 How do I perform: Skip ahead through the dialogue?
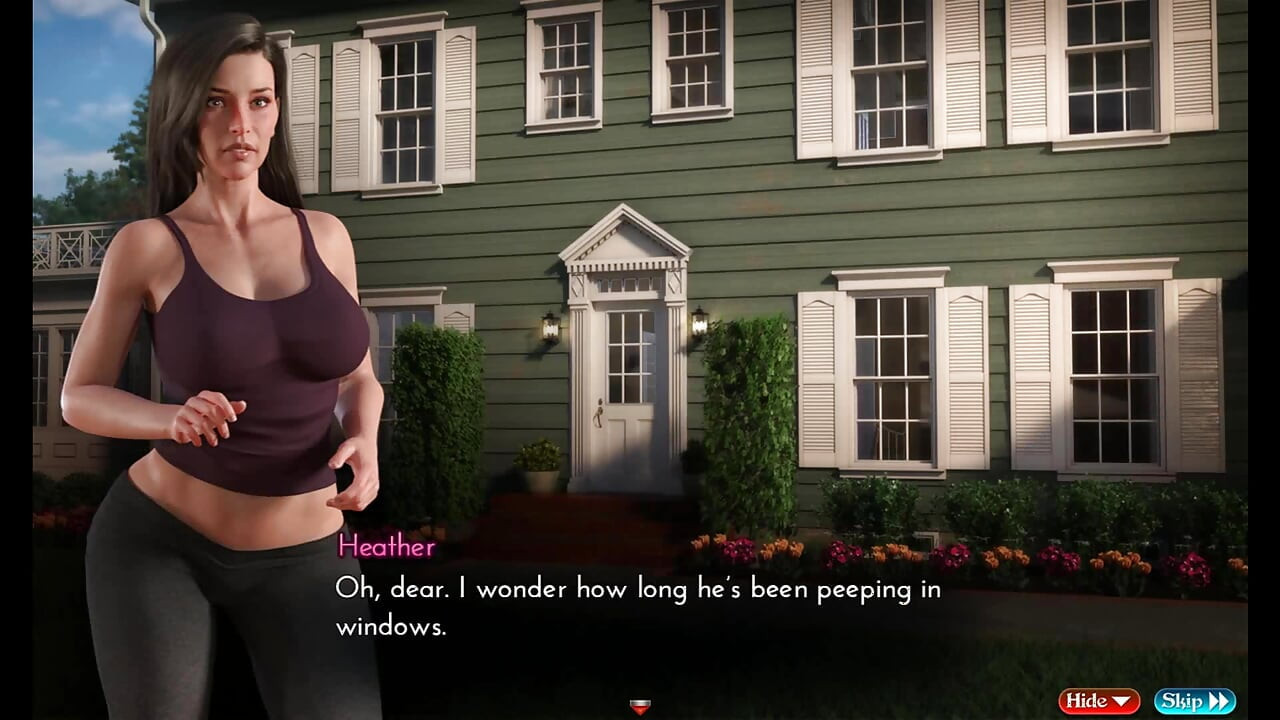coord(1194,701)
